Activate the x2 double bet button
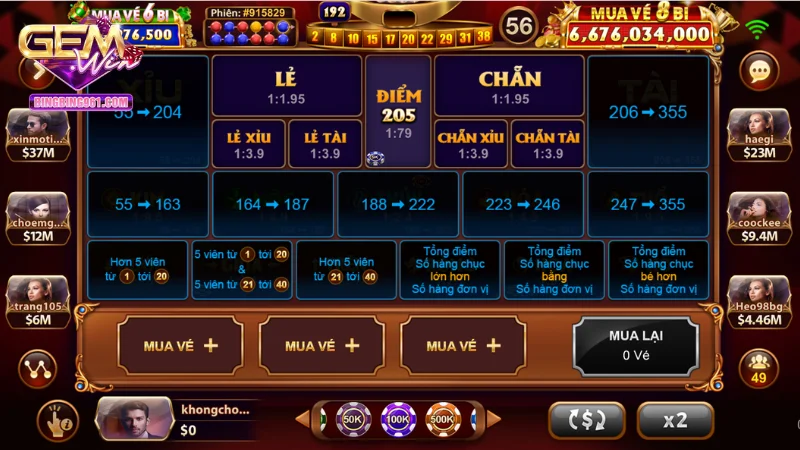The height and width of the screenshot is (450, 800). click(675, 421)
